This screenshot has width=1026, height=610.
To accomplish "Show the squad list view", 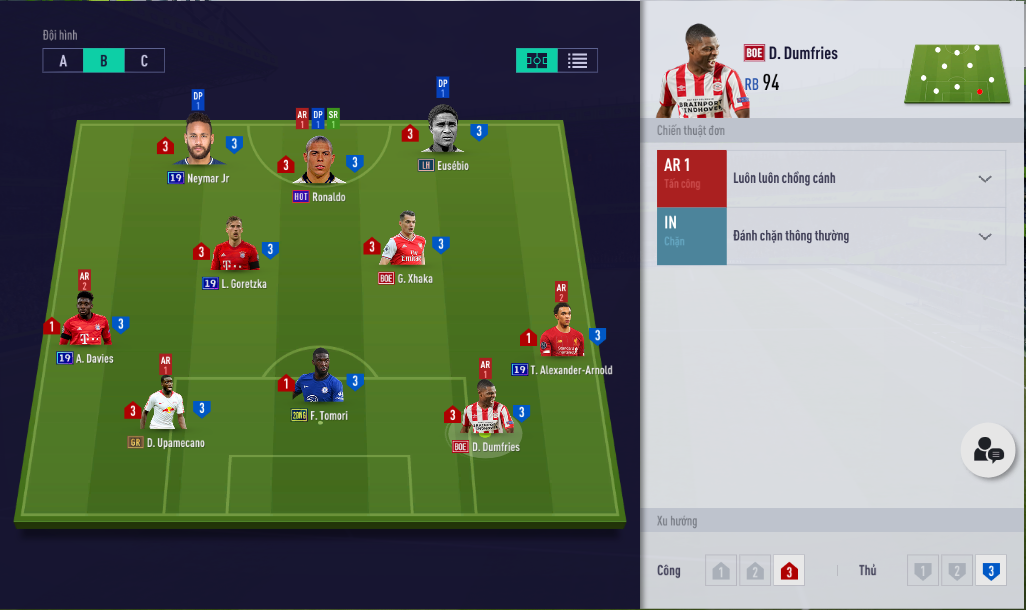I will click(577, 60).
